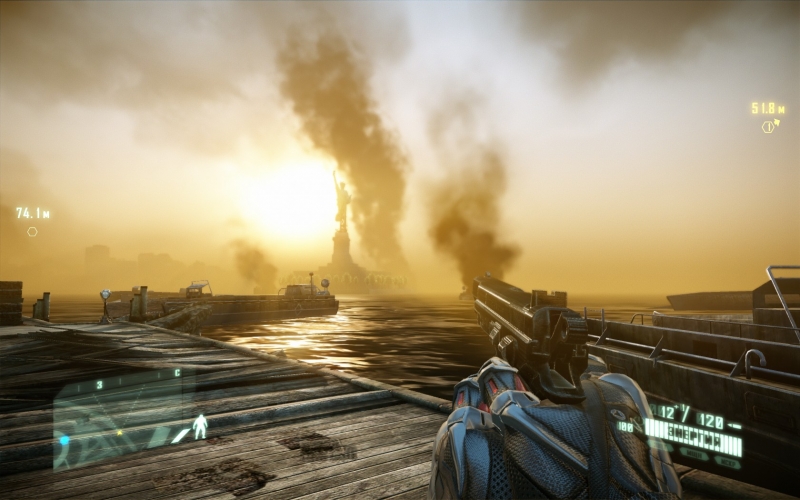Select the 74.1m objective waypoint marker
The height and width of the screenshot is (500, 800).
(32, 232)
